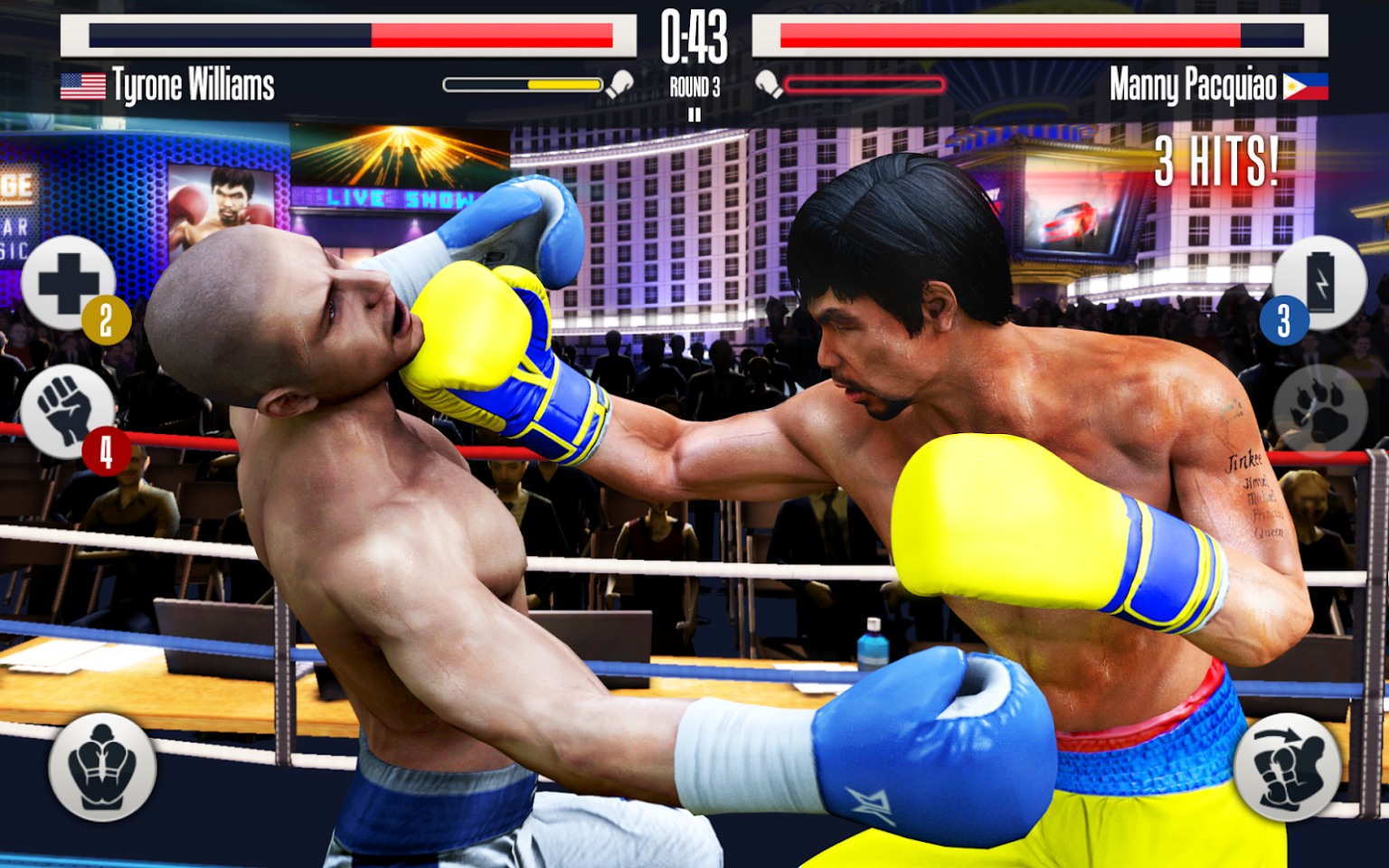Pause the match with the pause button
The height and width of the screenshot is (868, 1389).
coord(694,114)
